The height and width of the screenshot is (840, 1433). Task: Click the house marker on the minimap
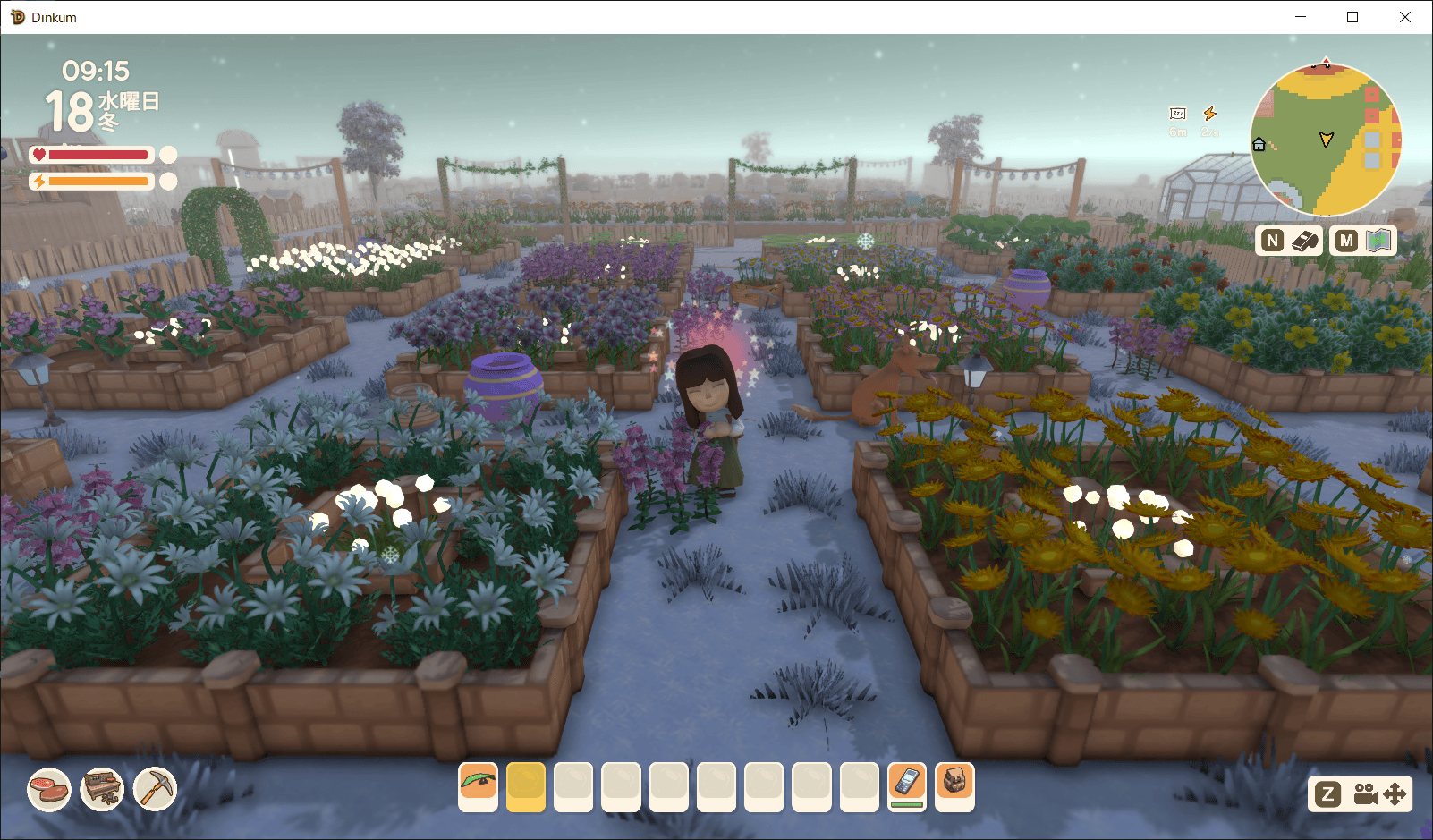click(x=1259, y=144)
